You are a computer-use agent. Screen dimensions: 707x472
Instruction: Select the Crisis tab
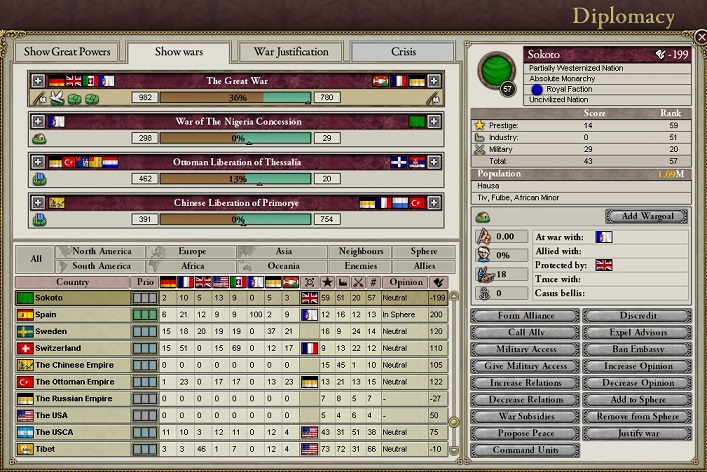(x=401, y=51)
